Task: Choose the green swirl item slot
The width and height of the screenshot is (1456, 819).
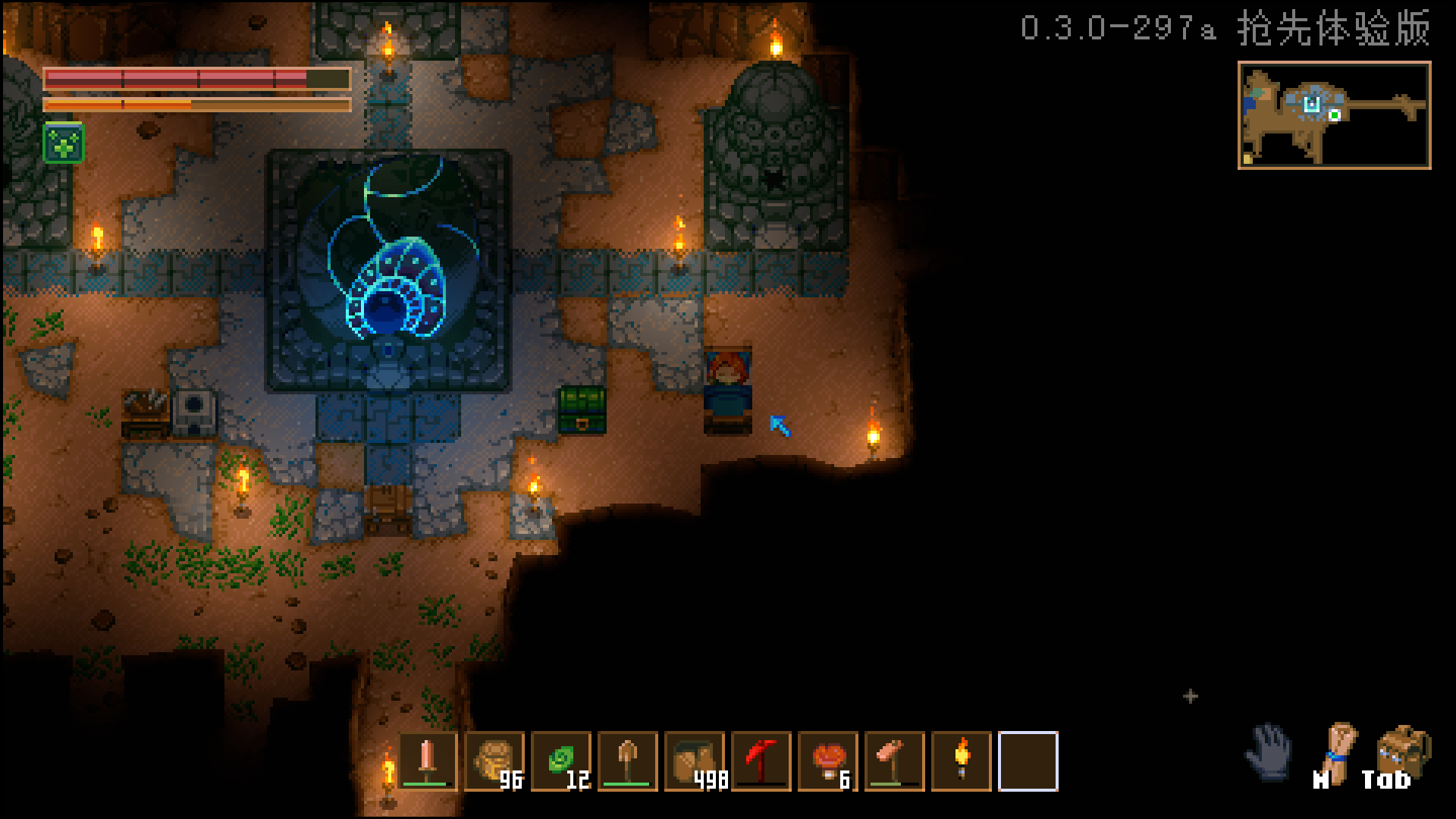Action: [x=561, y=761]
